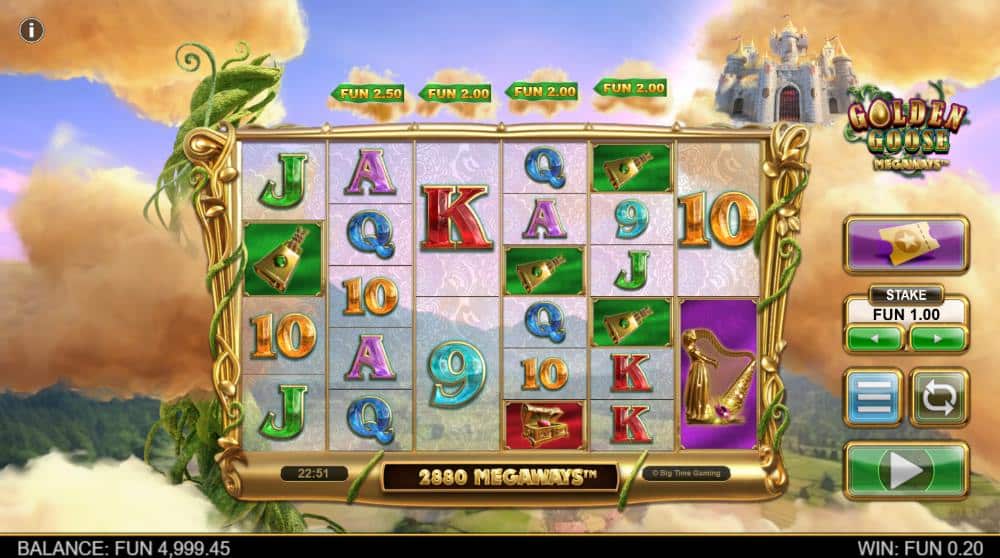Open the golden ticket feature buy button
Screen dimensions: 1000x558
point(905,245)
